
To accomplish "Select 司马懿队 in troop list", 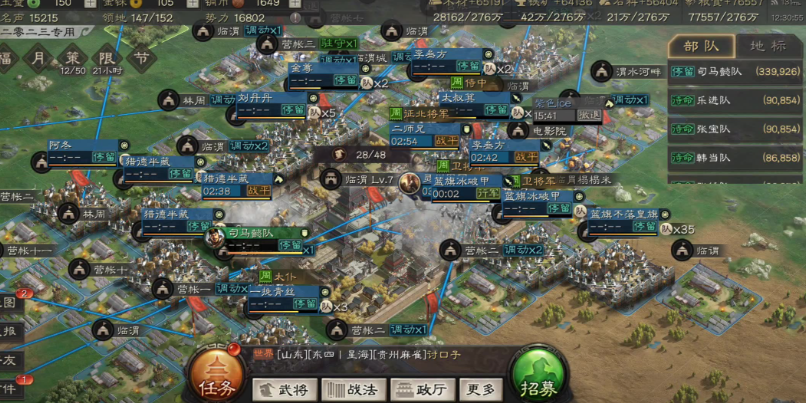I will tap(735, 72).
